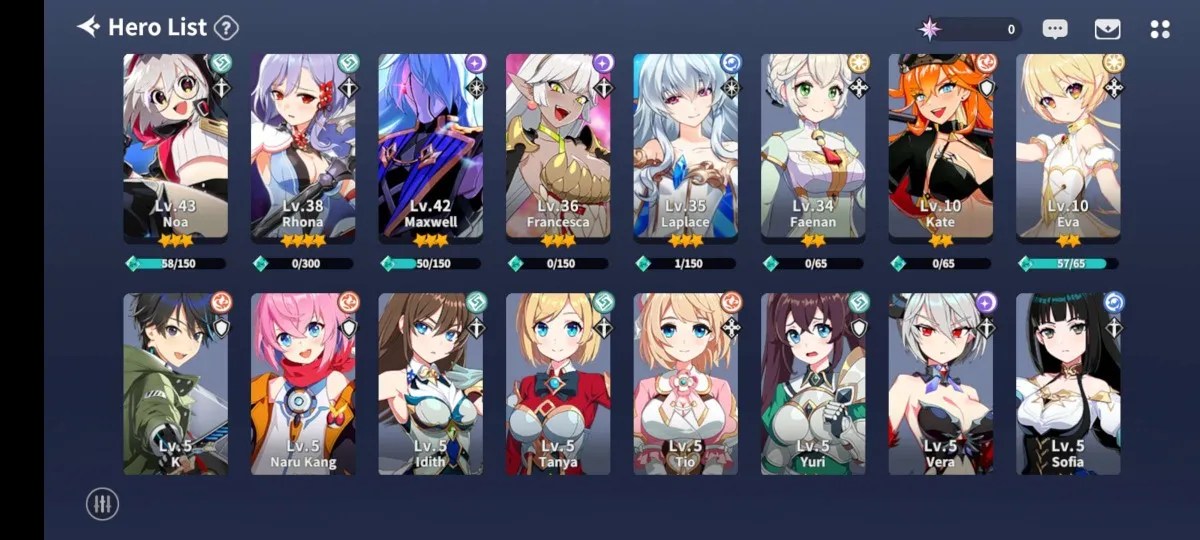This screenshot has width=1200, height=540.
Task: Open the Hero List help question mark
Action: pyautogui.click(x=227, y=28)
